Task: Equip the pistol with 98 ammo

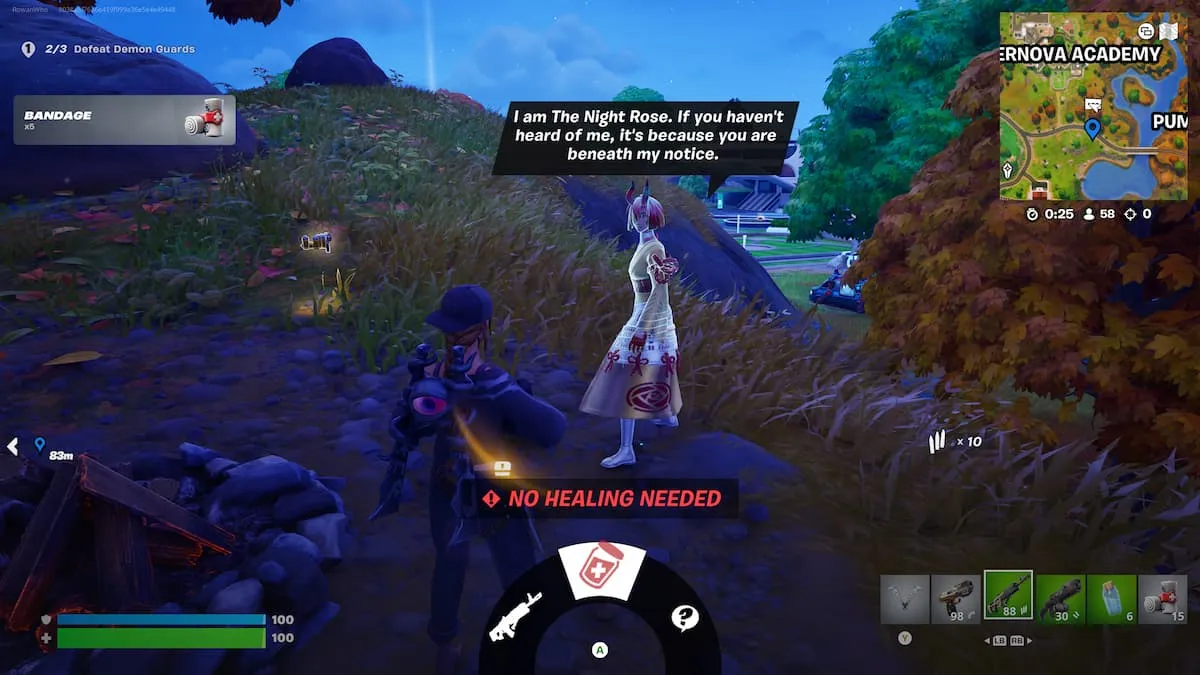Action: [956, 598]
